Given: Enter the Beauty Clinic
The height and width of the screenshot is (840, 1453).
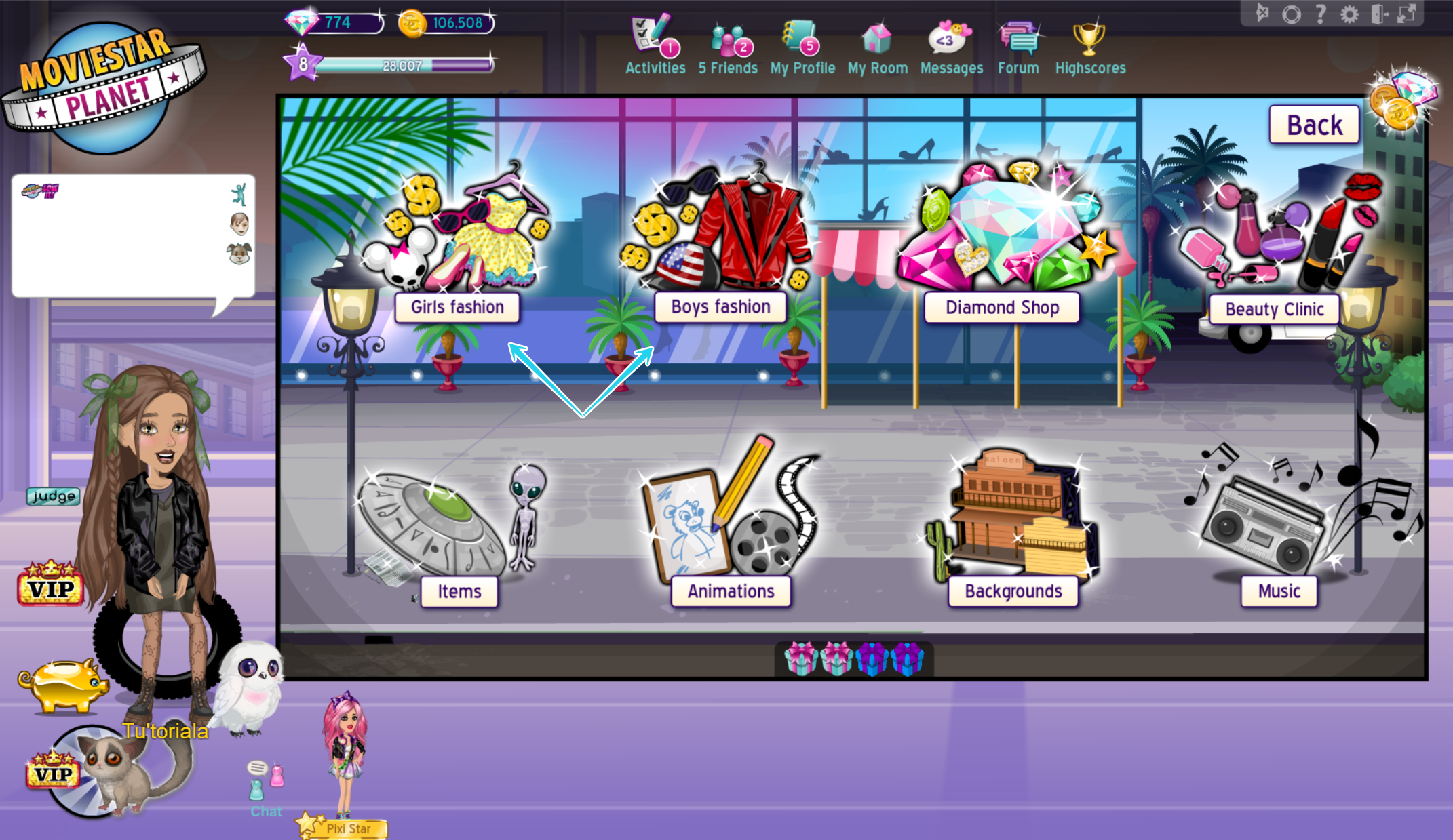Looking at the screenshot, I should click(1274, 308).
